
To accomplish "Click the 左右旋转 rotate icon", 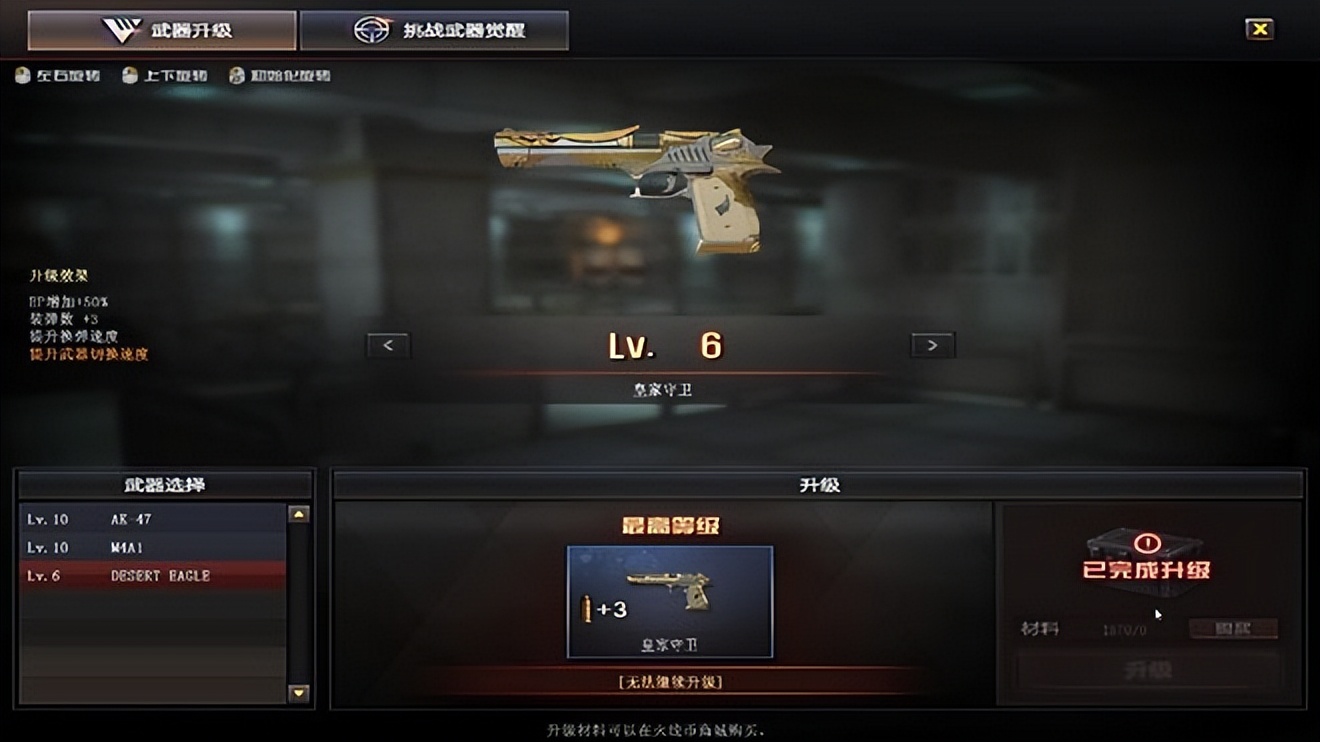I will pyautogui.click(x=22, y=75).
